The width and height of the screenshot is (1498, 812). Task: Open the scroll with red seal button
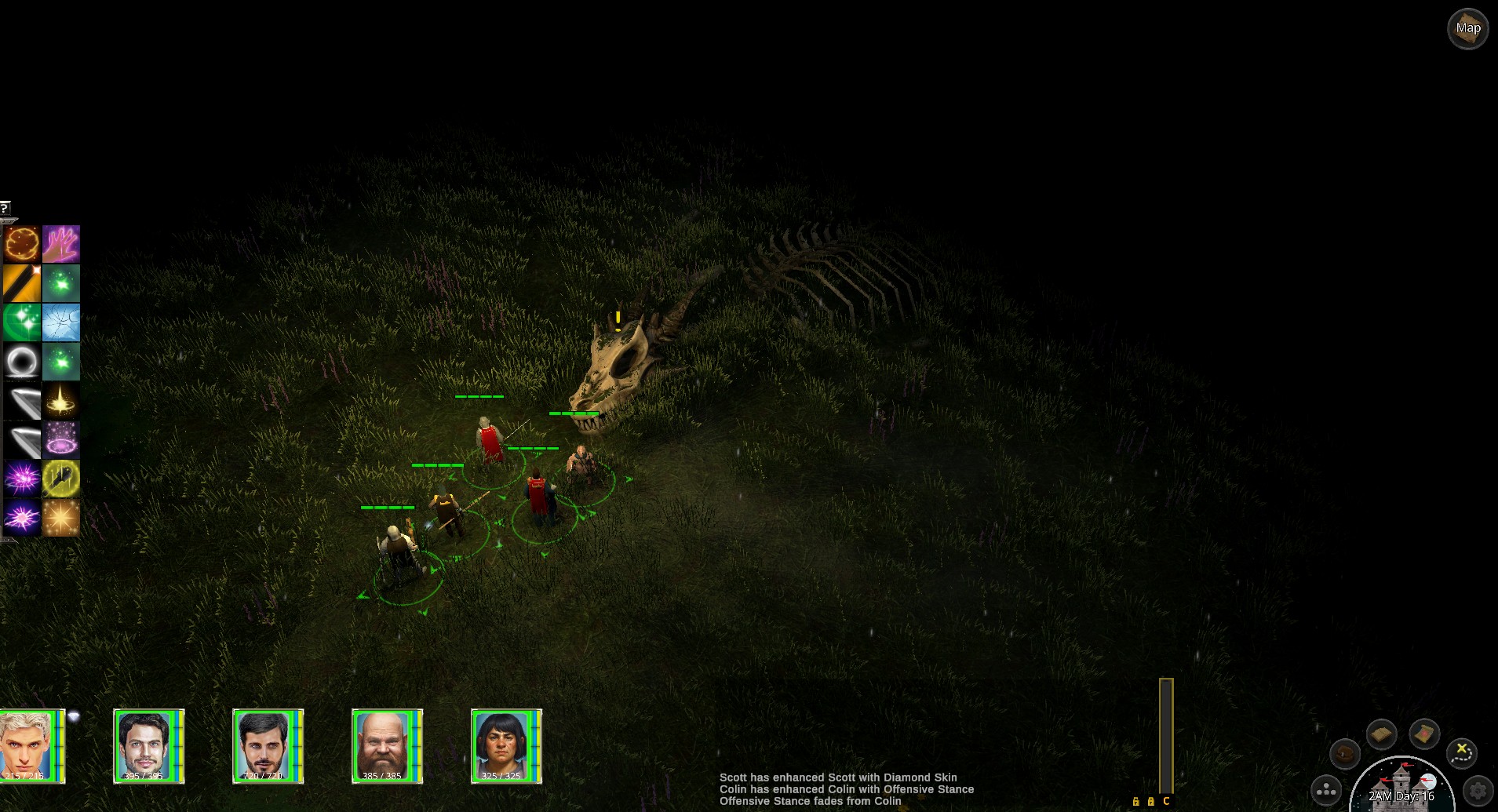click(x=1423, y=734)
